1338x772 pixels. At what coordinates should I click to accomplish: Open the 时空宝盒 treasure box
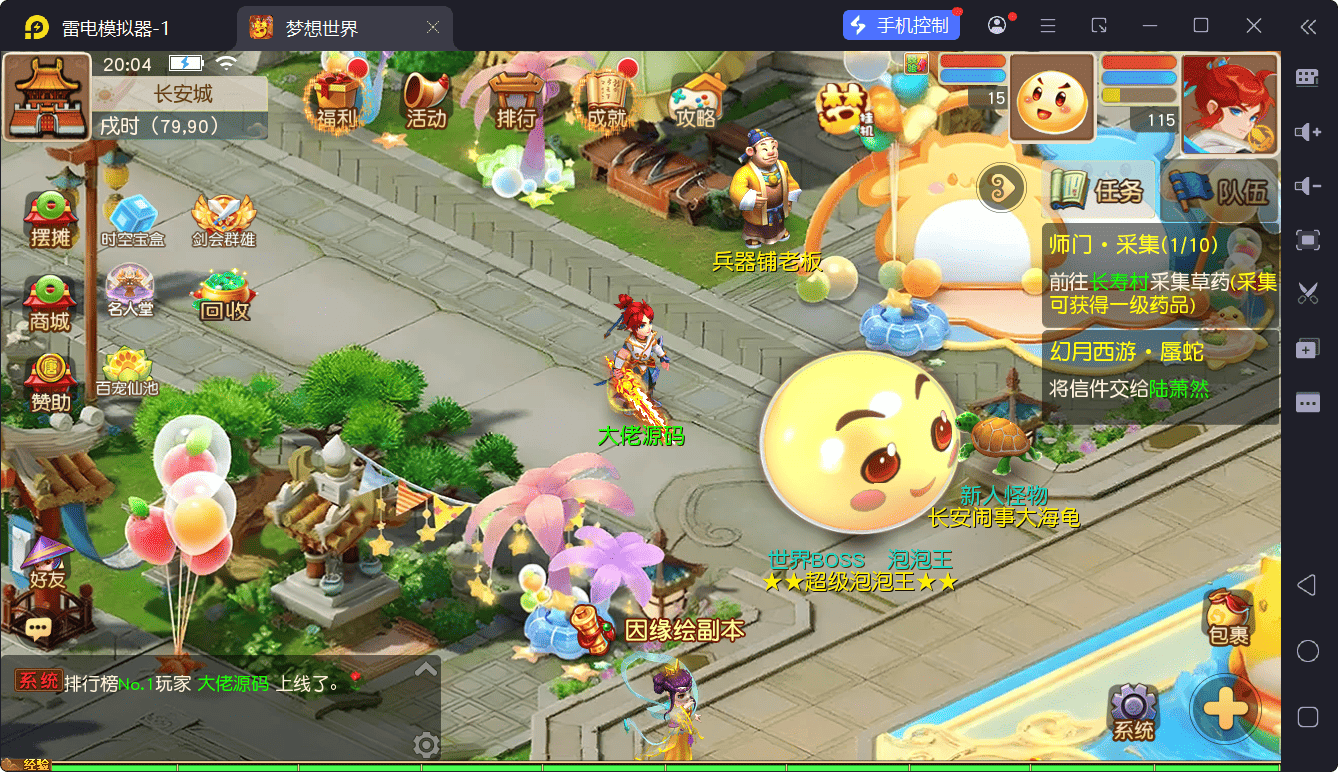point(132,218)
